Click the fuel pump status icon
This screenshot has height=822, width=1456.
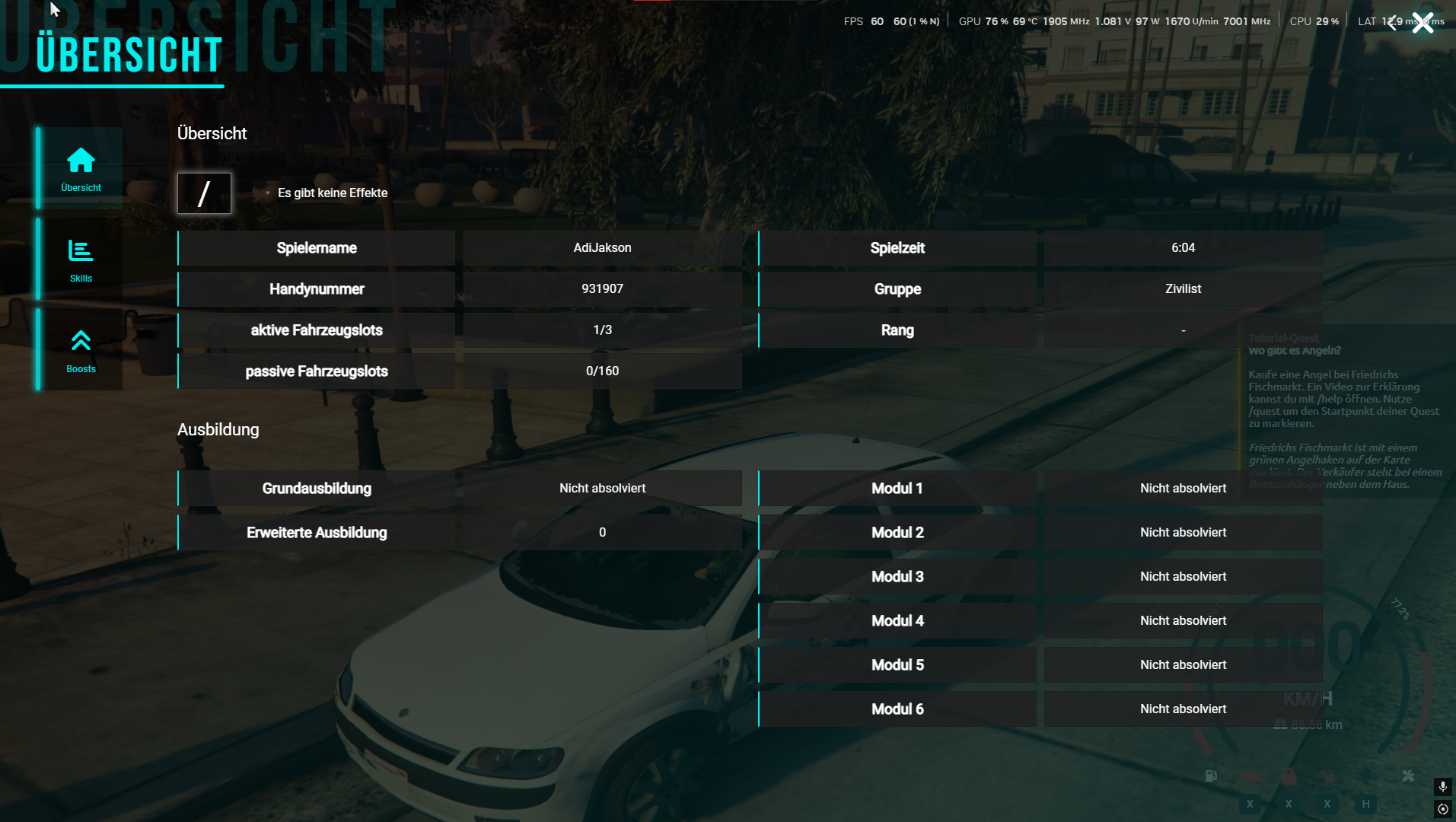point(1211,776)
